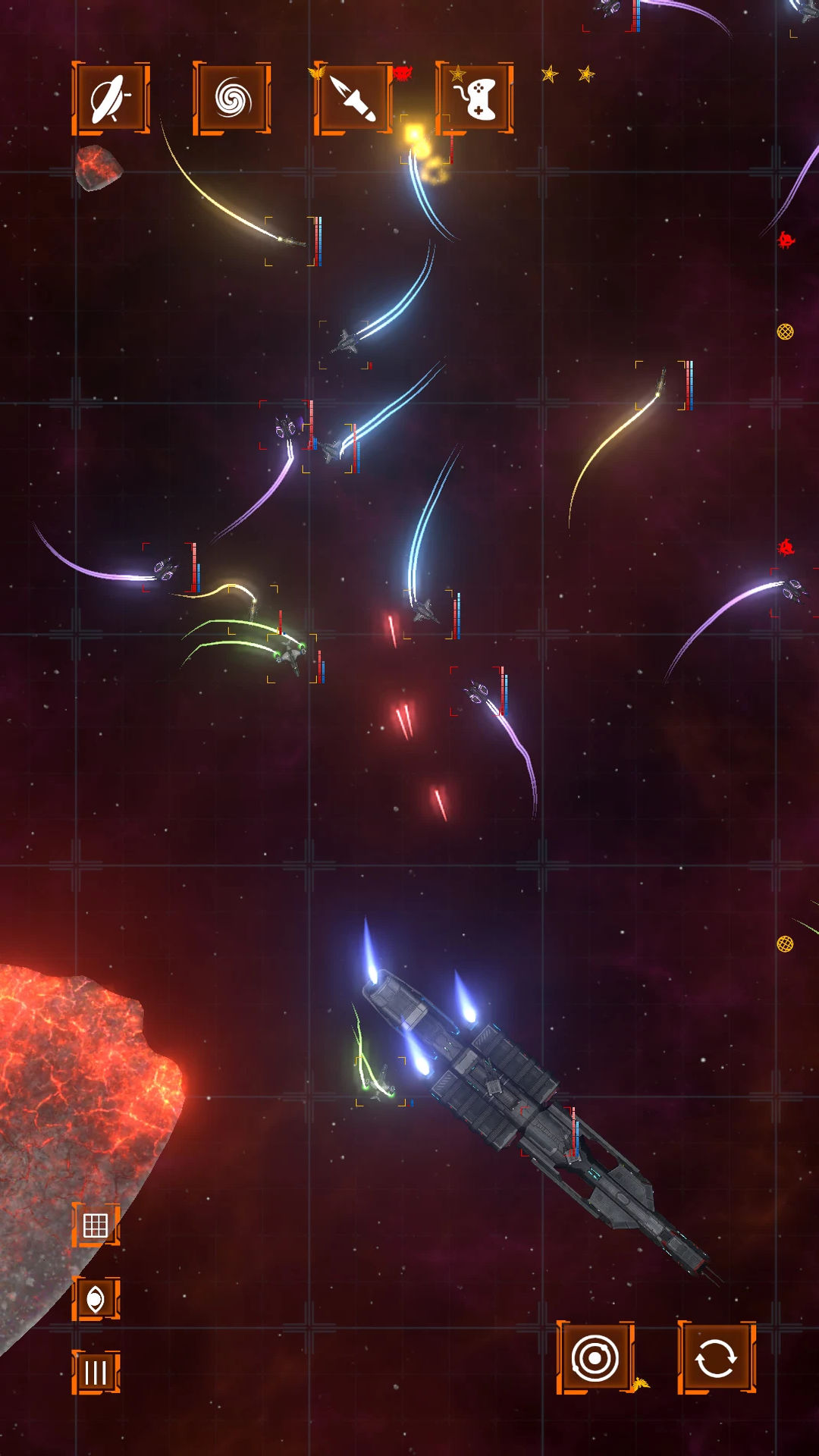Activate the circular target button
The image size is (819, 1456).
coord(595,1357)
